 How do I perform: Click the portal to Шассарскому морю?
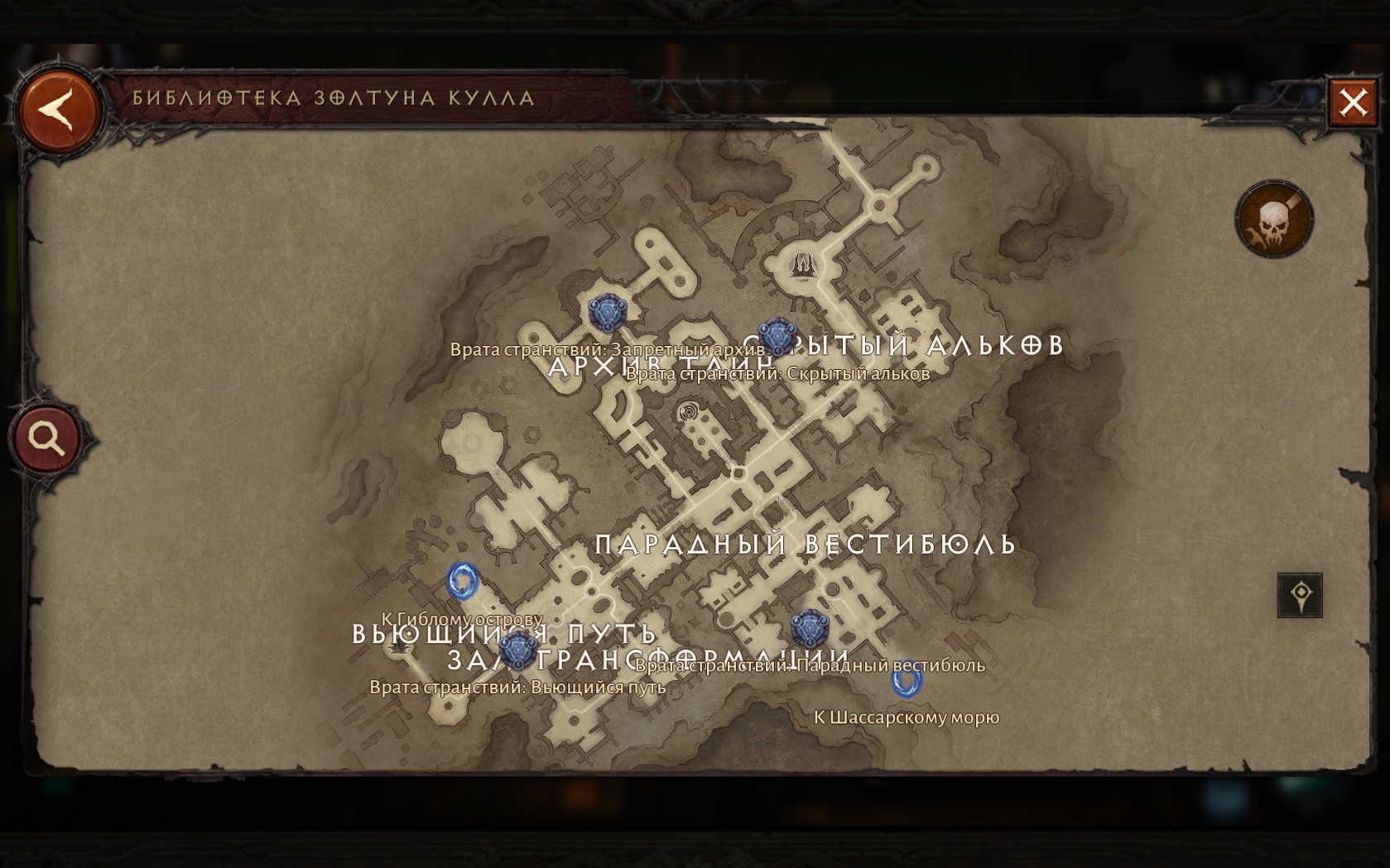(x=907, y=680)
